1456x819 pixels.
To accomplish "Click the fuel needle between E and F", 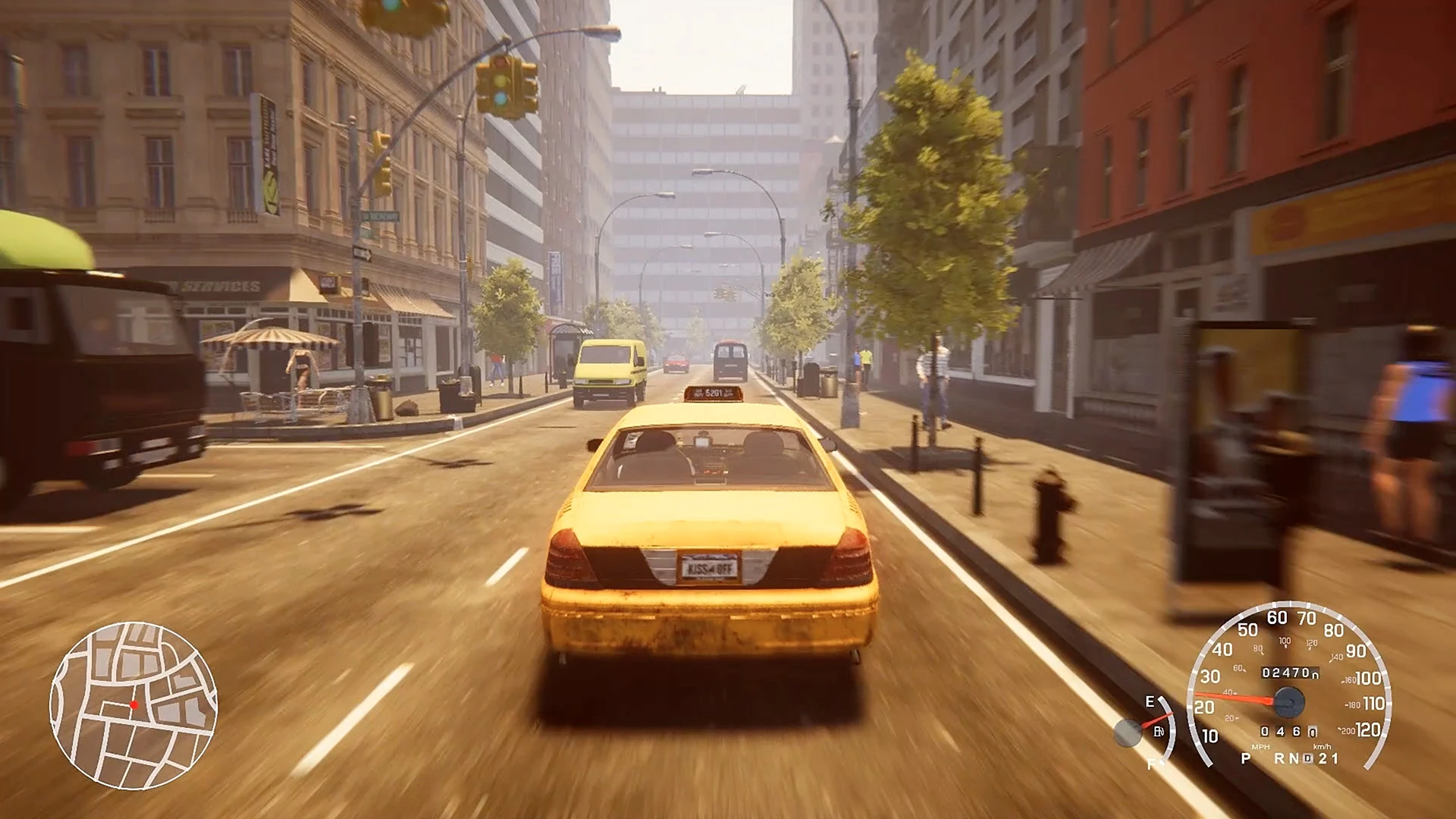I will pos(1156,718).
